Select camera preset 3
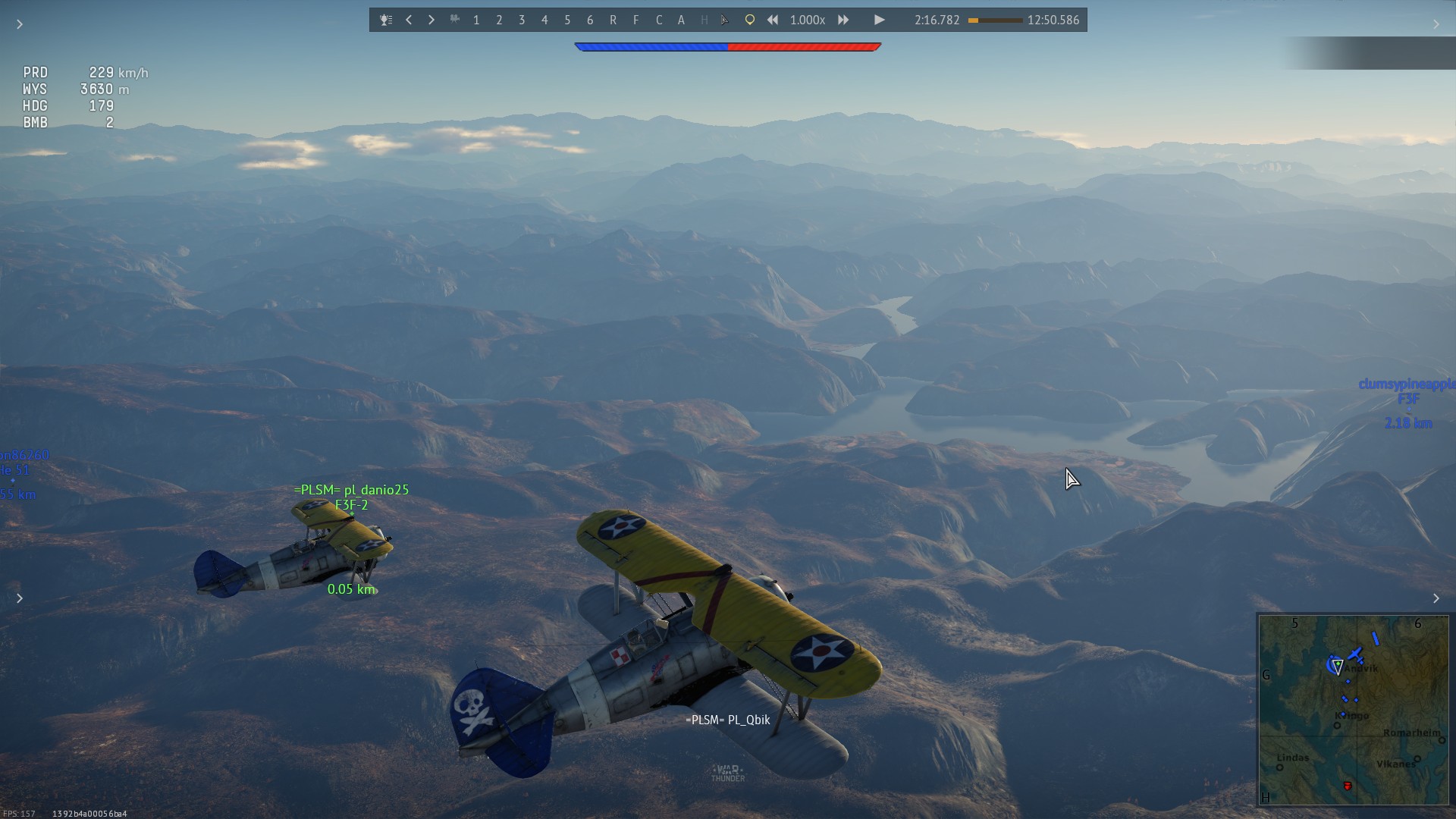Screen dimensions: 1456x819 [522, 20]
